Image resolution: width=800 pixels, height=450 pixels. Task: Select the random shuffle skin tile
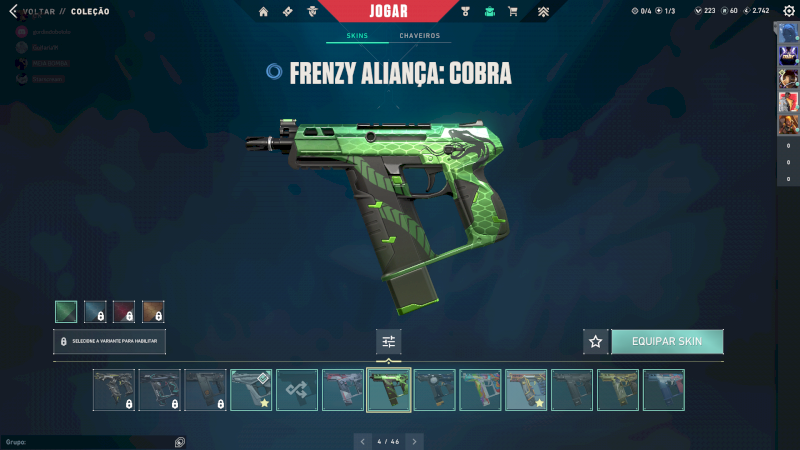(x=297, y=390)
